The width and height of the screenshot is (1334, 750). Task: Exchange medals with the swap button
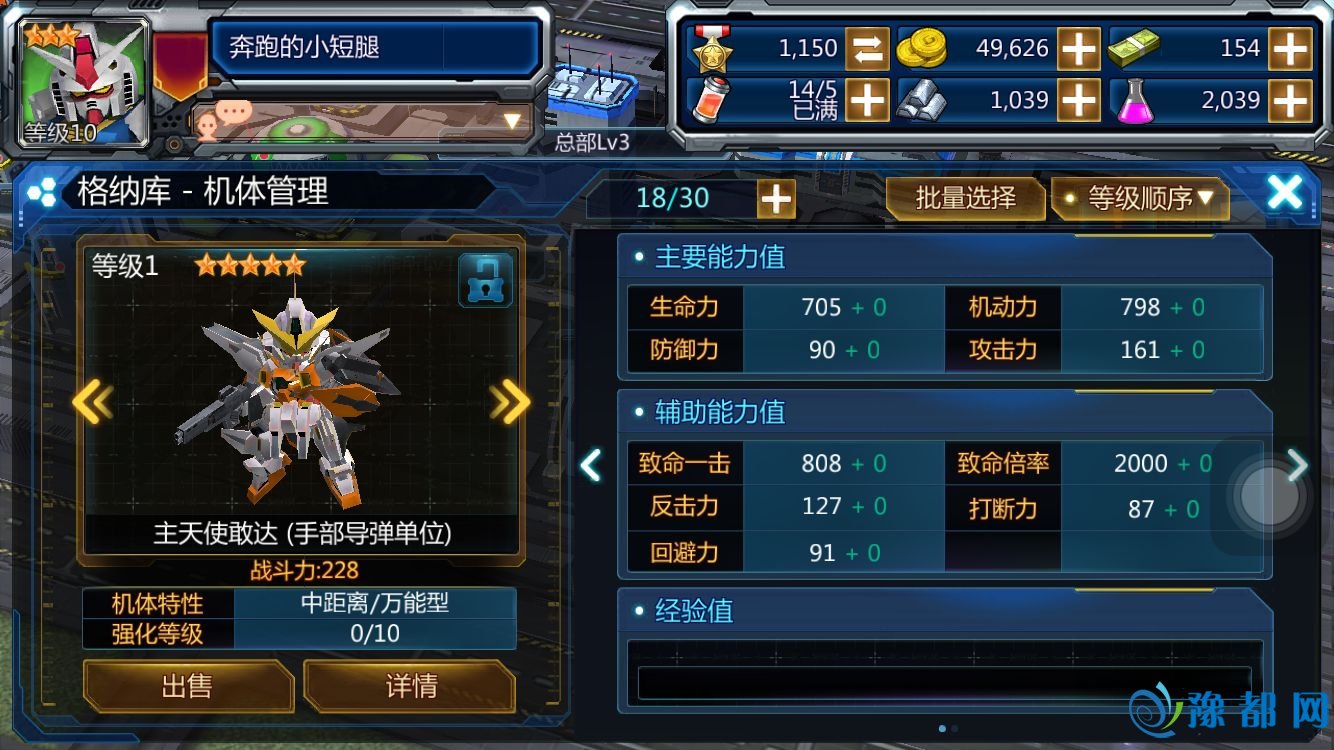[866, 48]
